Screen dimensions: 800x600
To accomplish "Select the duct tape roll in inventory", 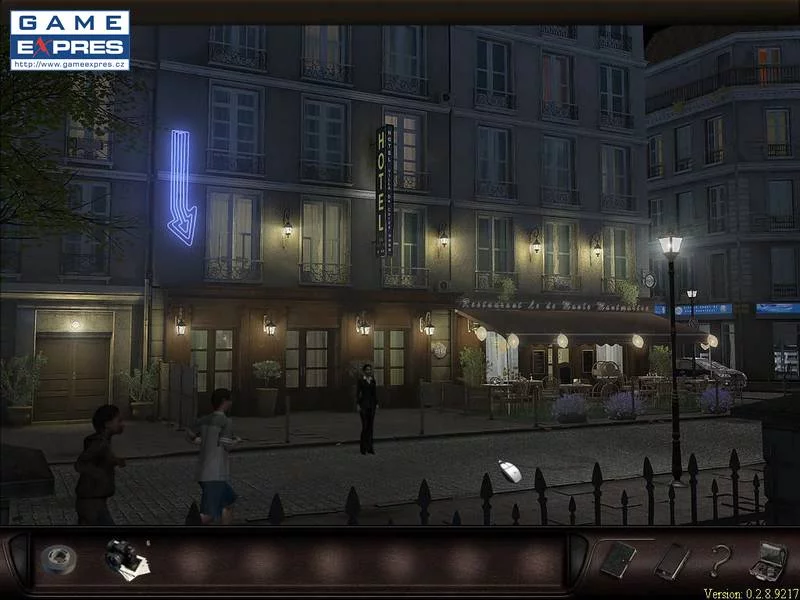I will [x=57, y=559].
